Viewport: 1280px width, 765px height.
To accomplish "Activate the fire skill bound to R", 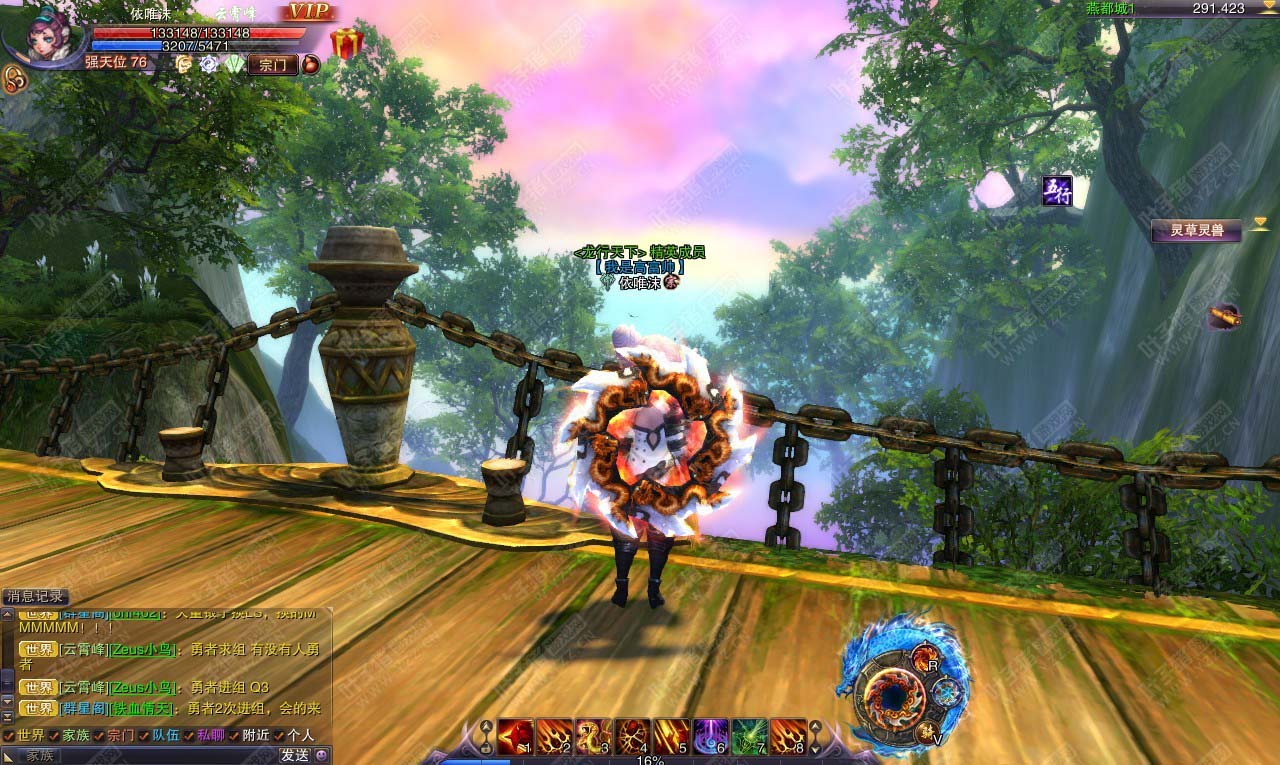I will pos(925,659).
